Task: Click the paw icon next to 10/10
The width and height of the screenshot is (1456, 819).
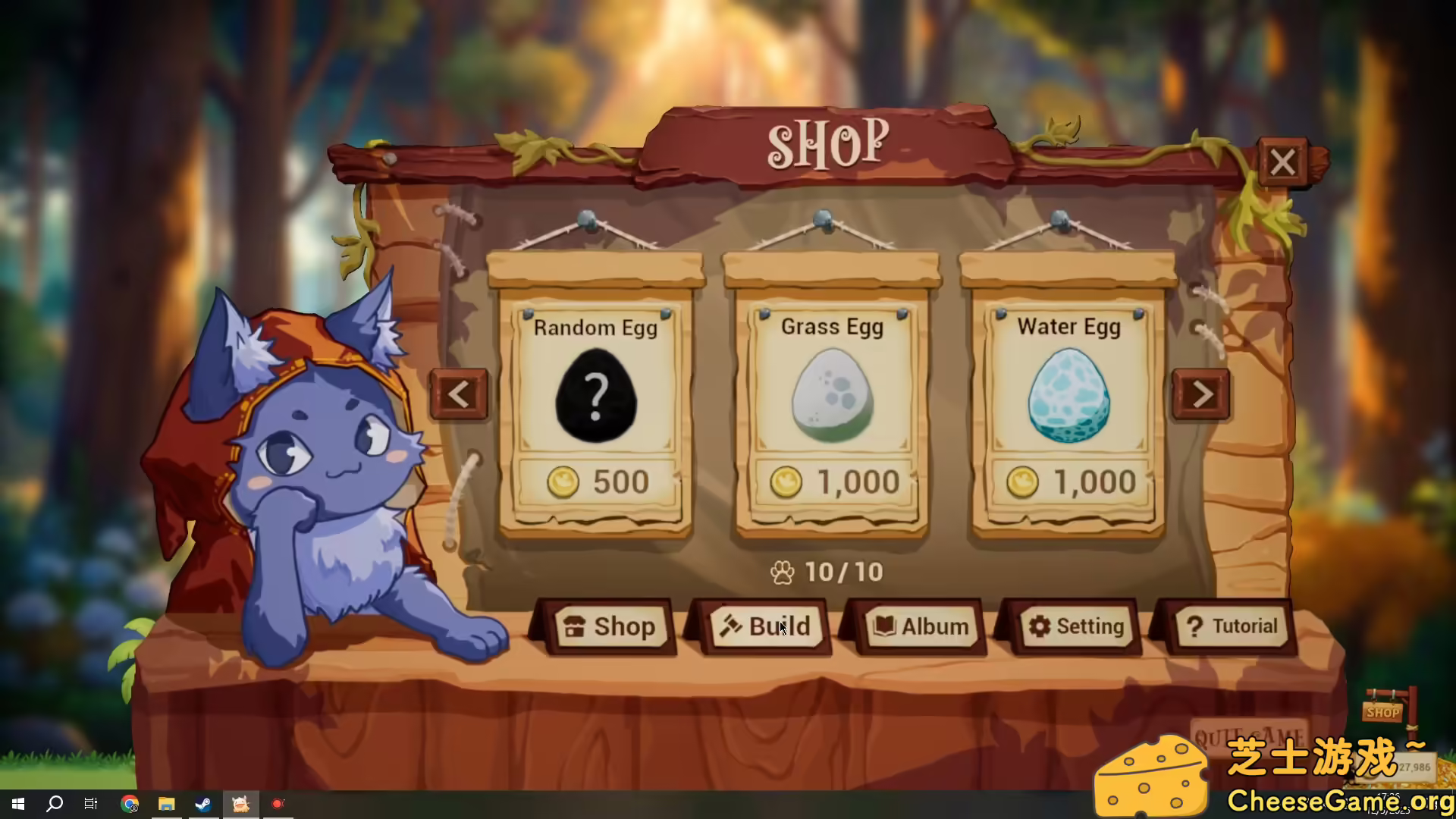Action: [783, 573]
